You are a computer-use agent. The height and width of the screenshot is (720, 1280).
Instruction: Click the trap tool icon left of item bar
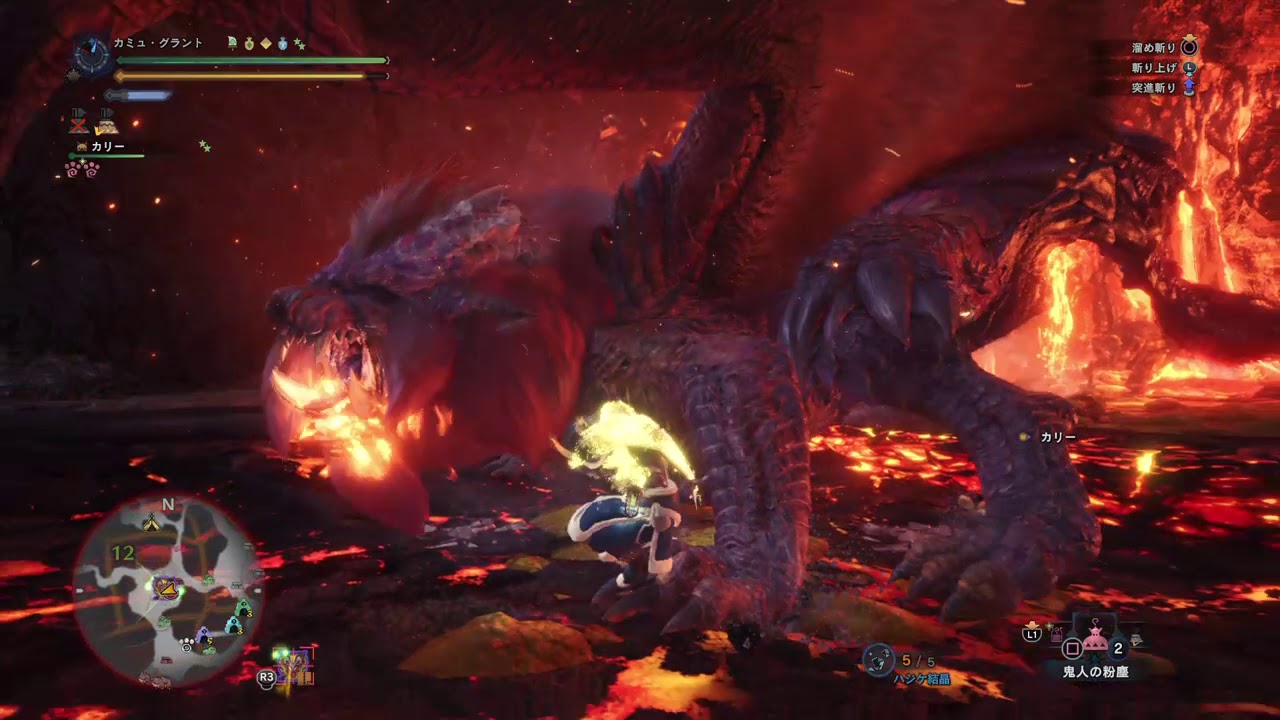click(x=1056, y=635)
